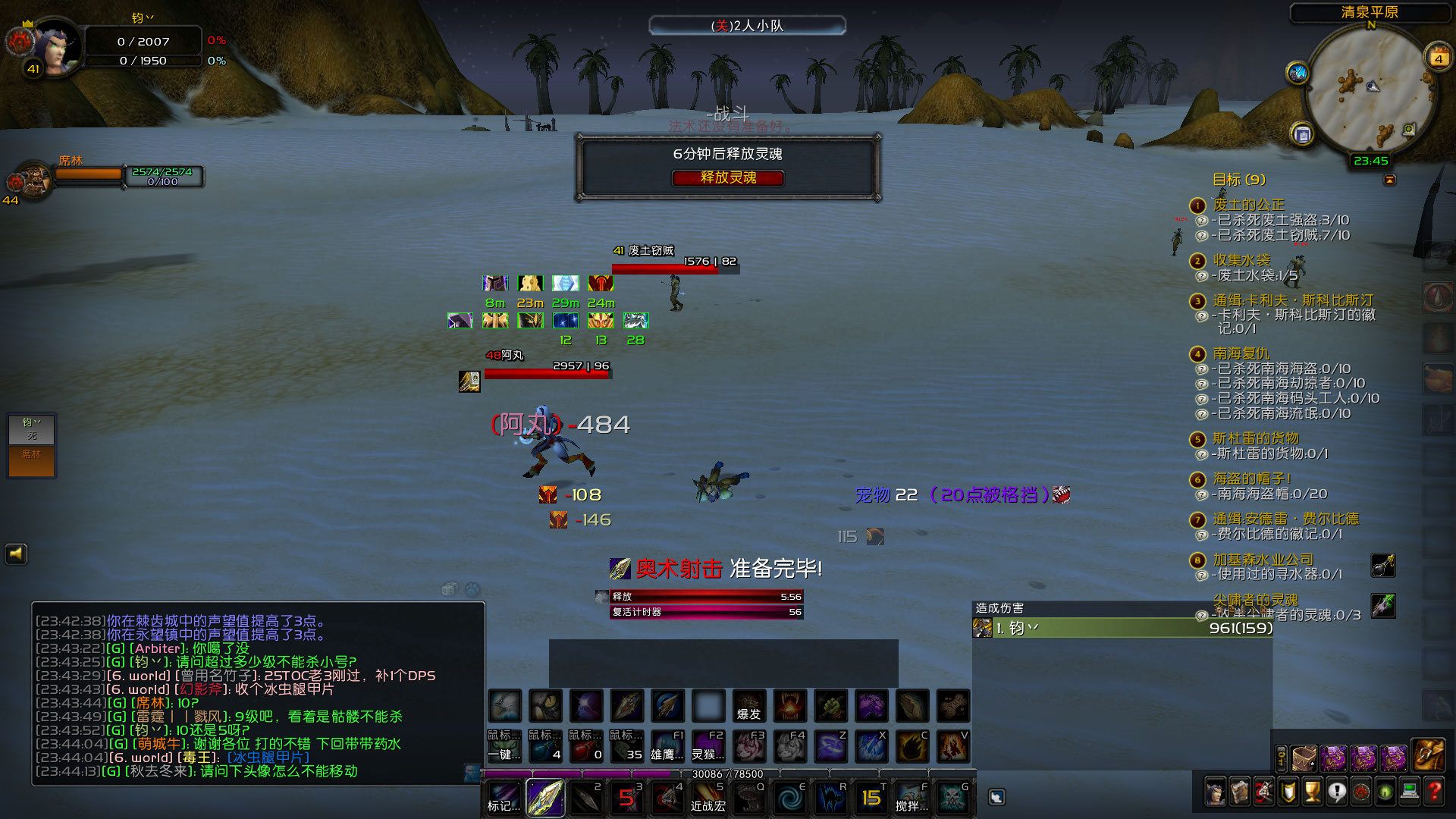Toggle raid frames with the (关) switch
The width and height of the screenshot is (1456, 819).
point(721,24)
